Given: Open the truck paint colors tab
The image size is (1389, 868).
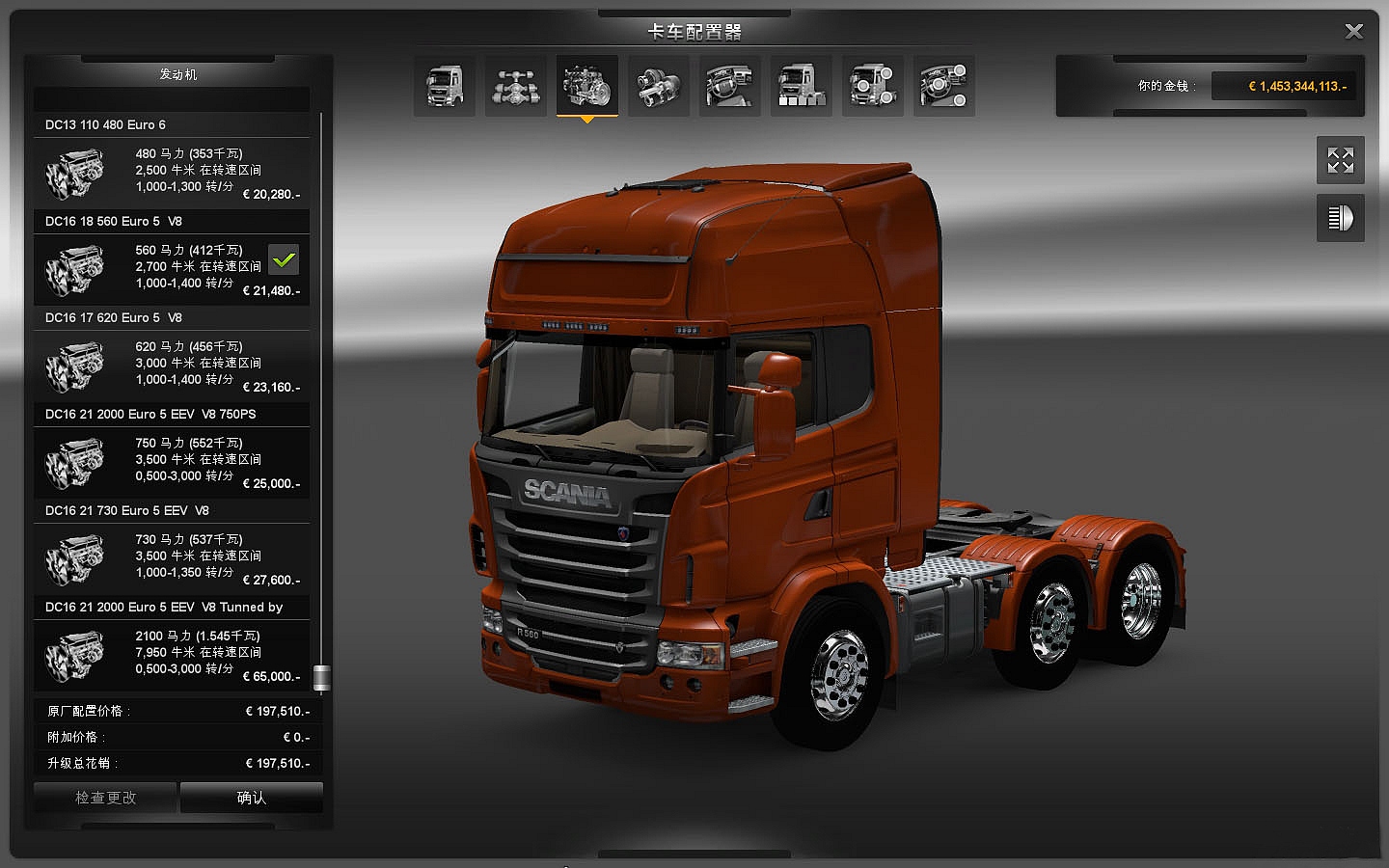Looking at the screenshot, I should pos(802,86).
